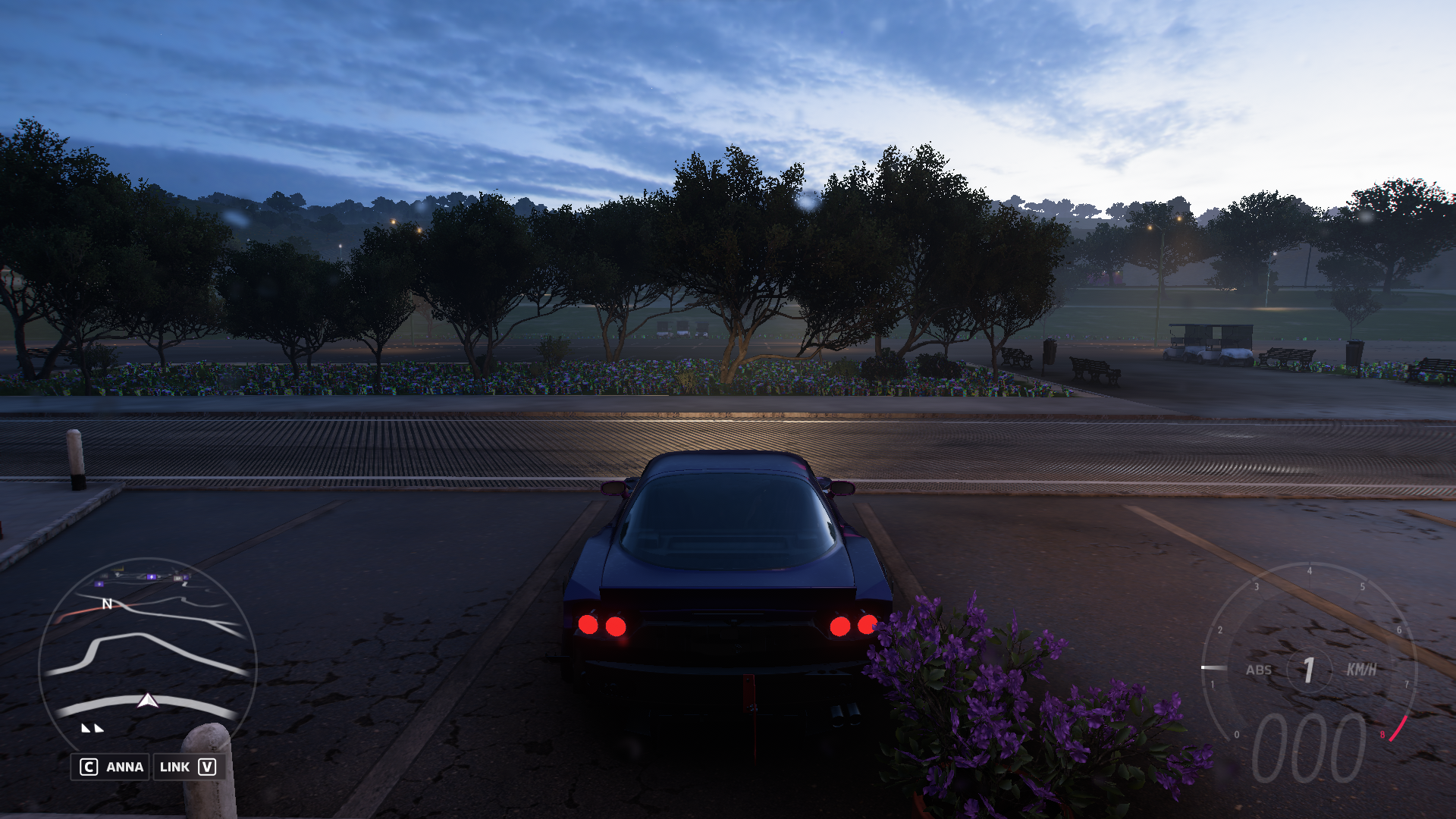Toggle LINK mode with the V button

tap(208, 767)
